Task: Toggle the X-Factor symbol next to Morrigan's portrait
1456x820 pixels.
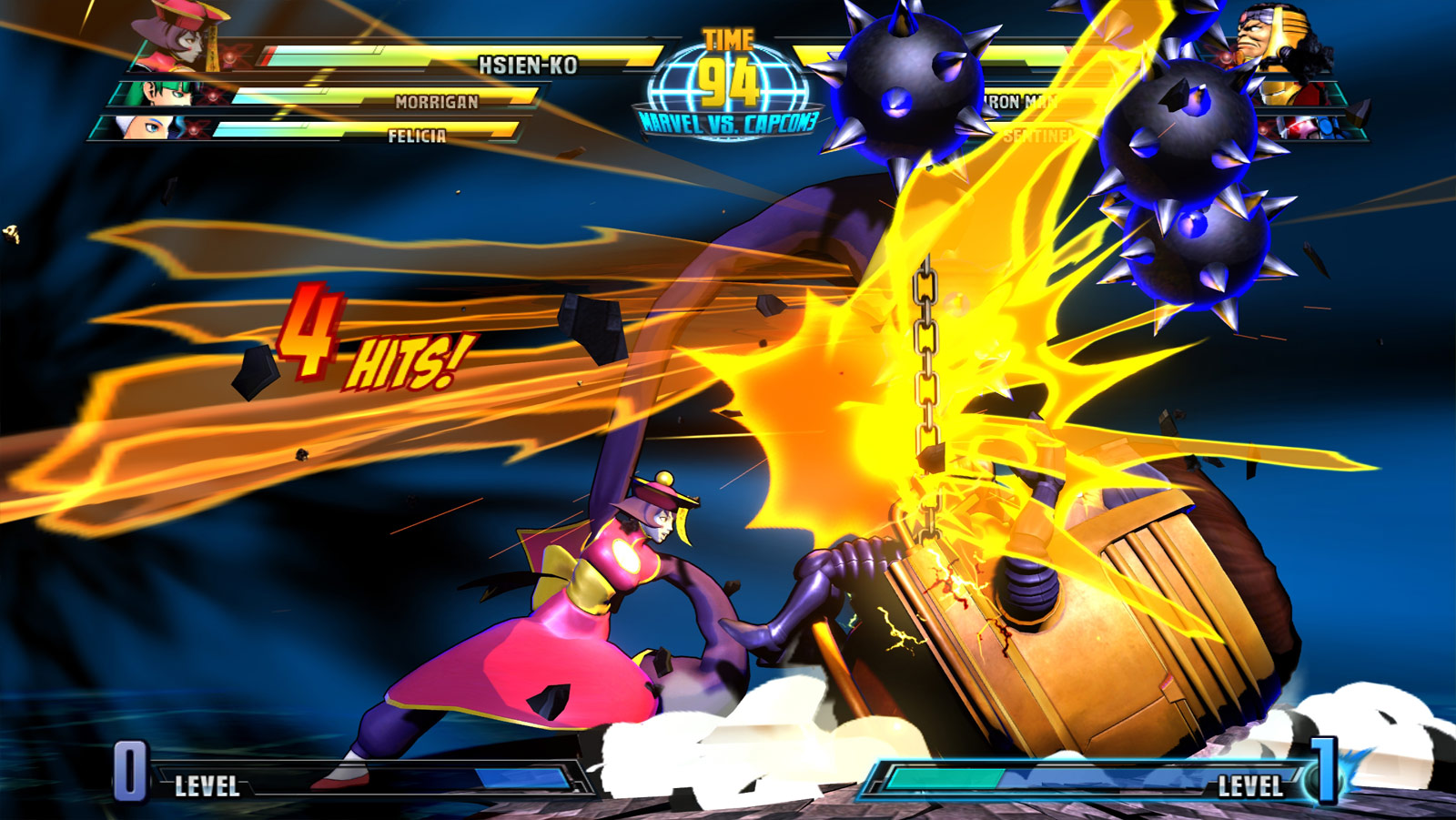Action: [214, 96]
